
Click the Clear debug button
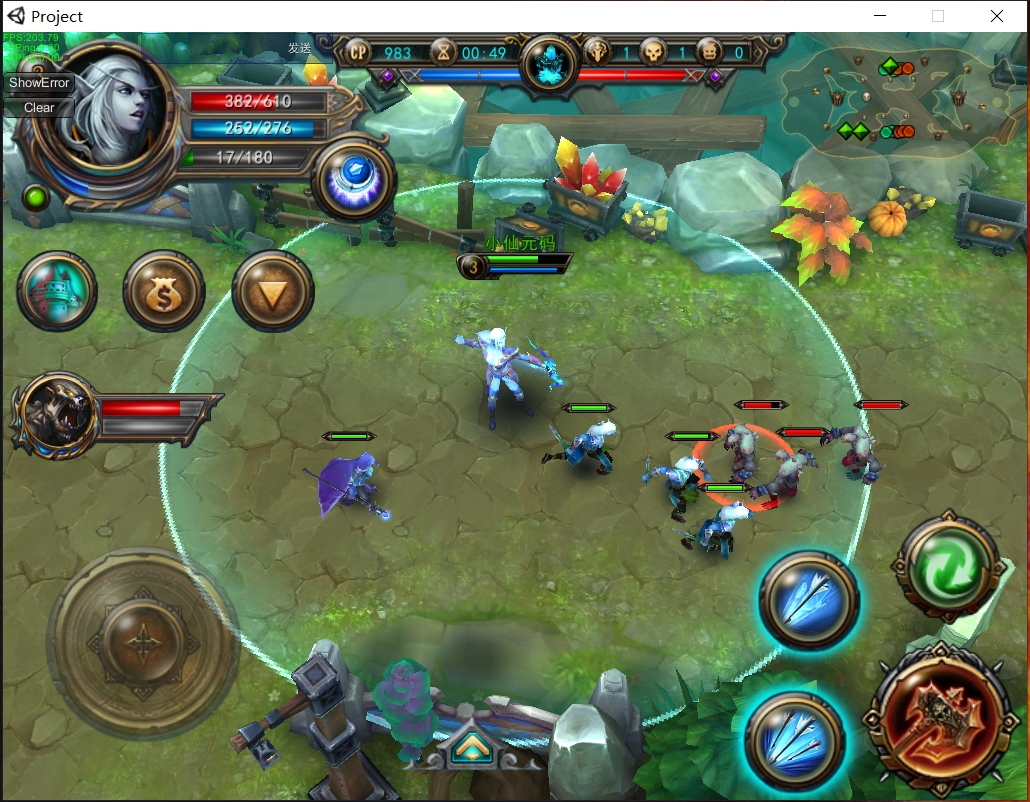coord(40,107)
